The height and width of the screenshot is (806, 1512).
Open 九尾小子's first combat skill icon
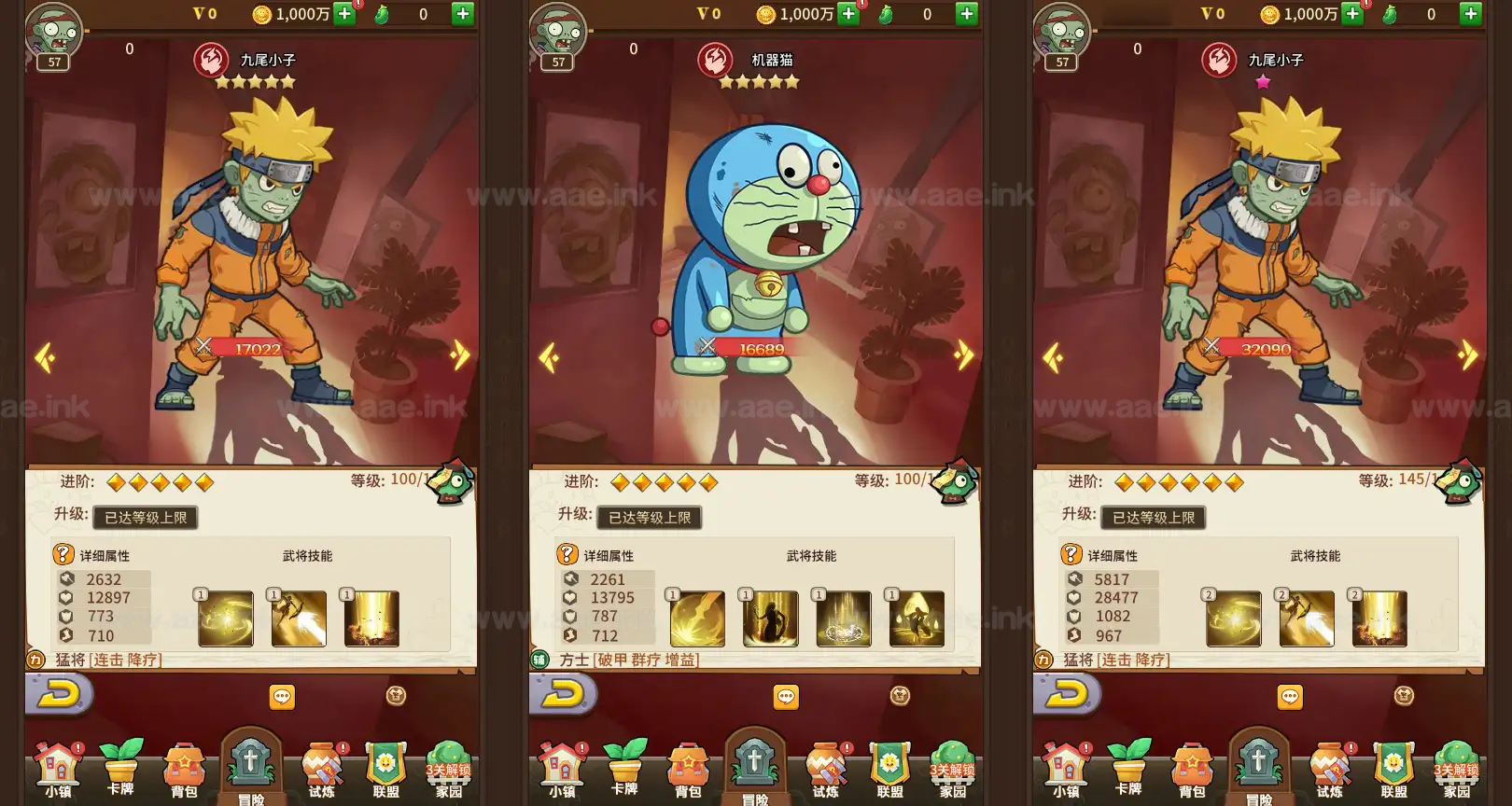tap(227, 618)
